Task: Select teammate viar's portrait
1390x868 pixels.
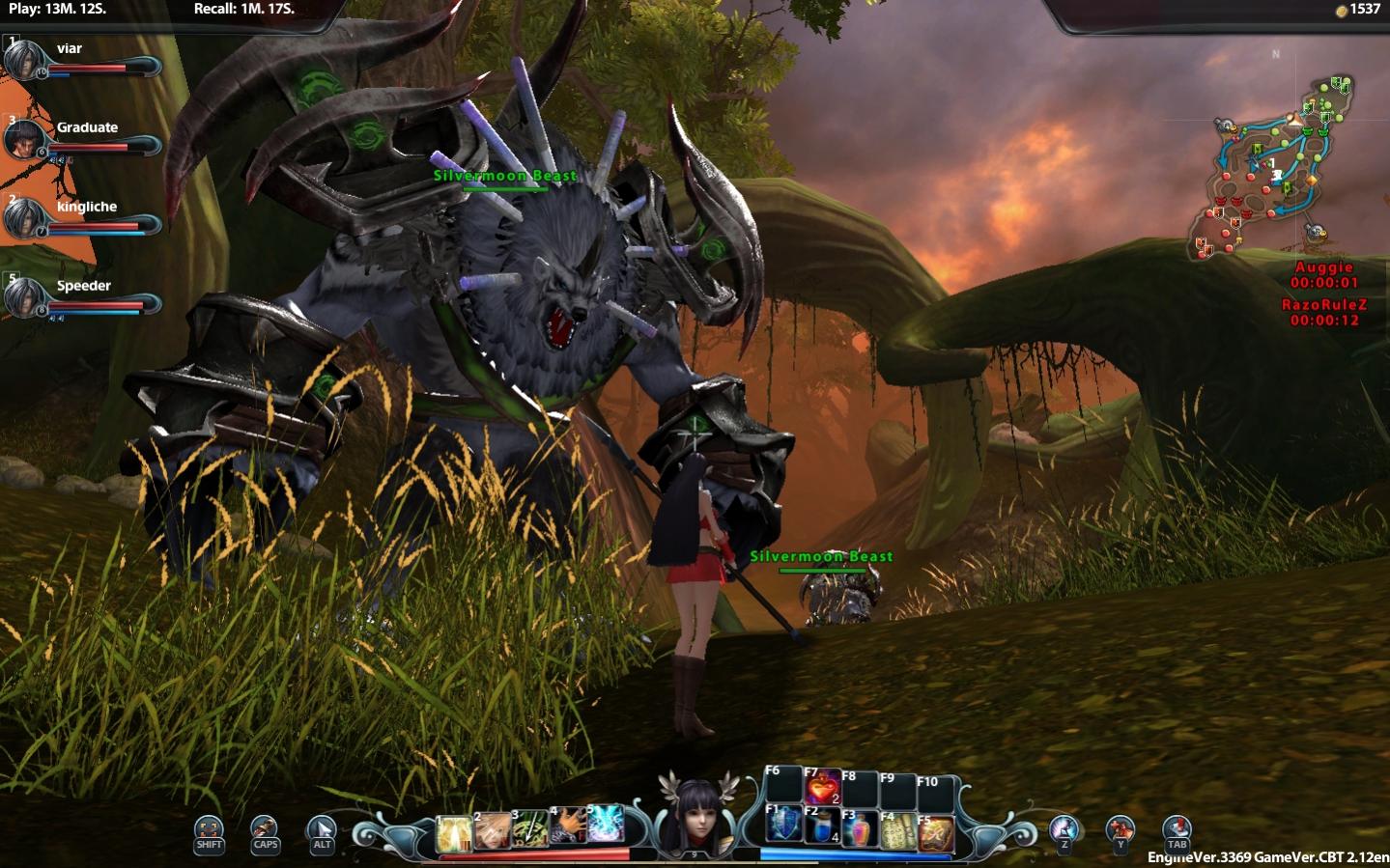Action: 23,60
